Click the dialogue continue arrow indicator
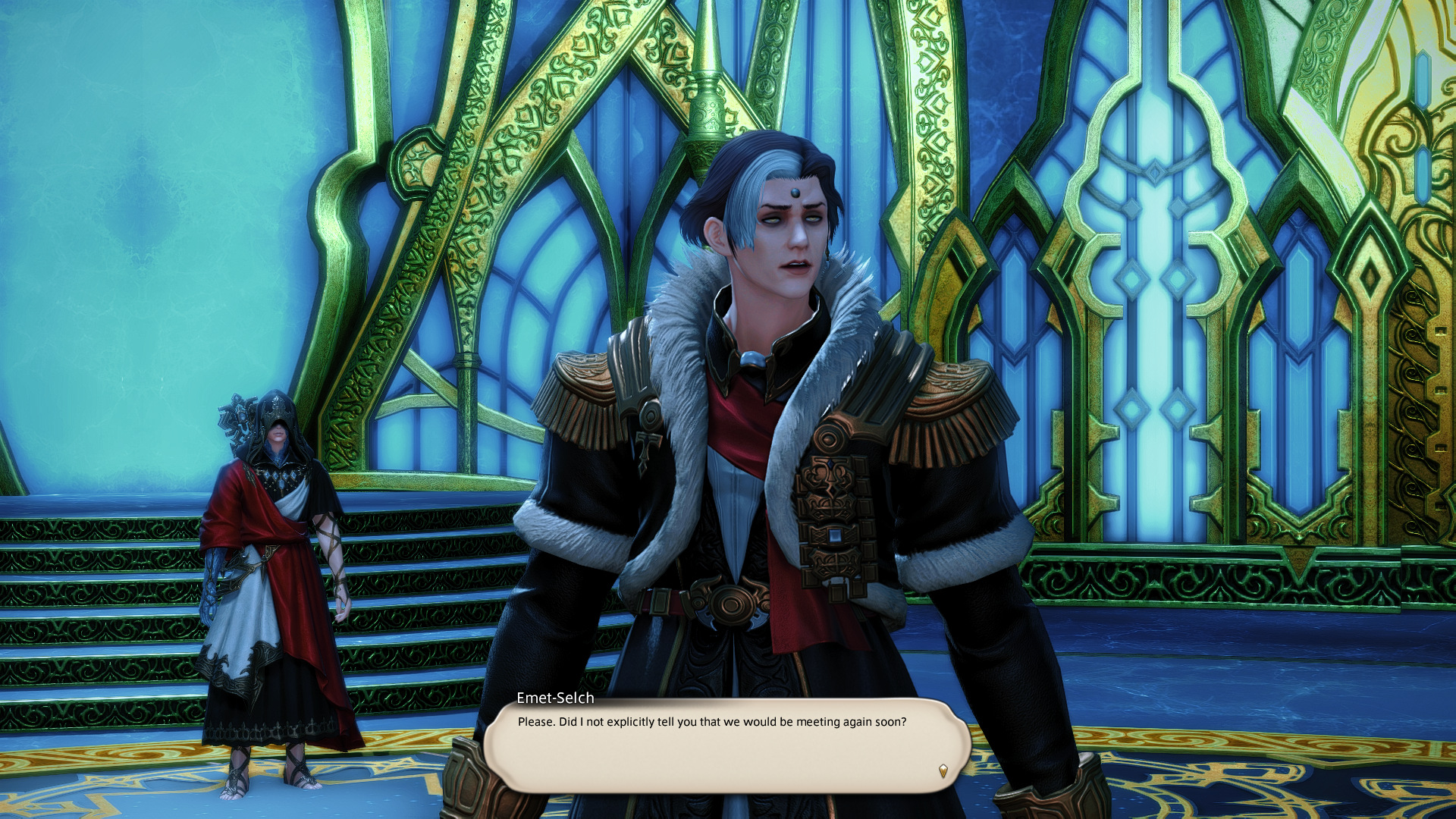1456x819 pixels. pos(943,770)
